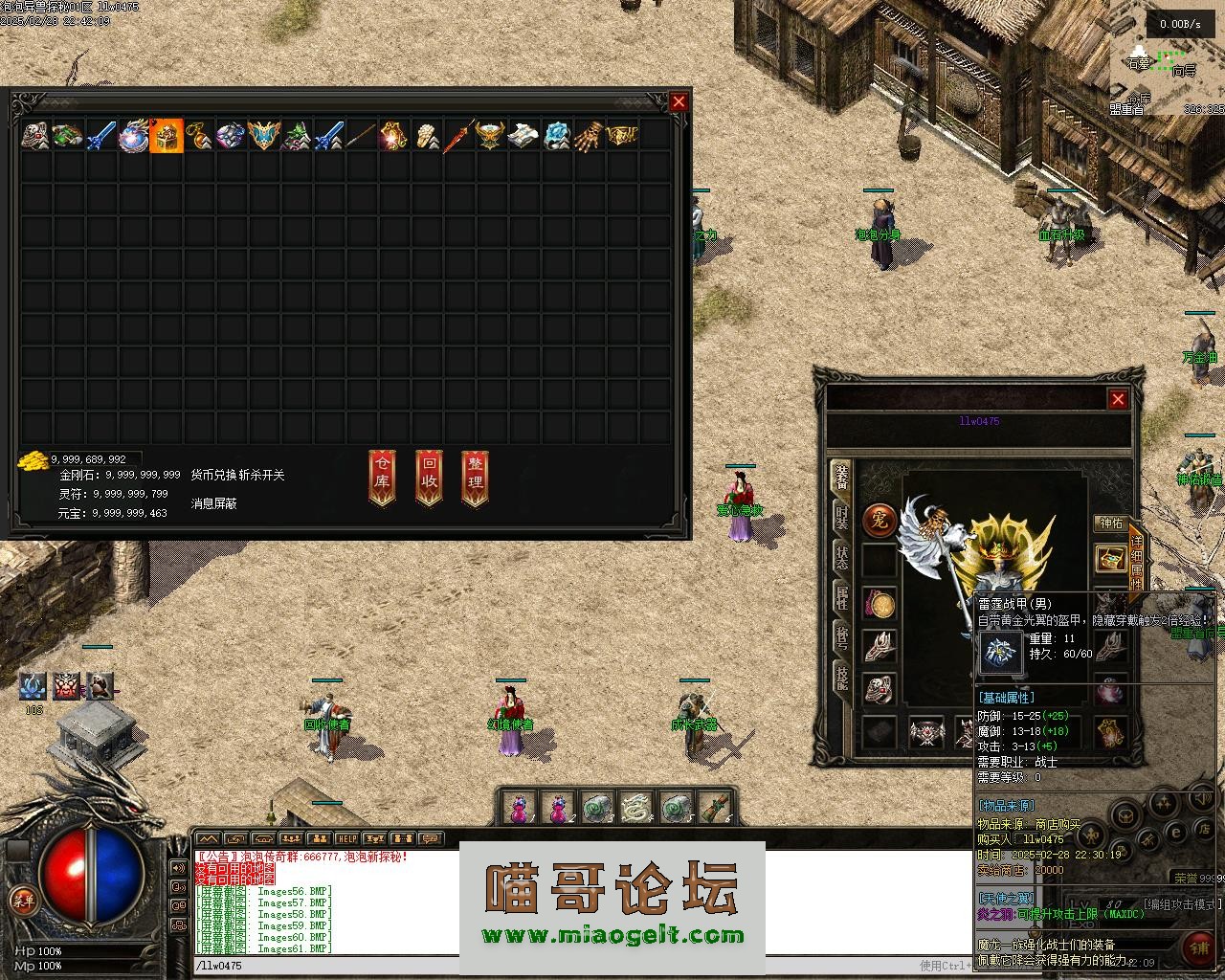Toggle the 斩杀开关 kill switch
This screenshot has width=1225, height=980.
(261, 475)
